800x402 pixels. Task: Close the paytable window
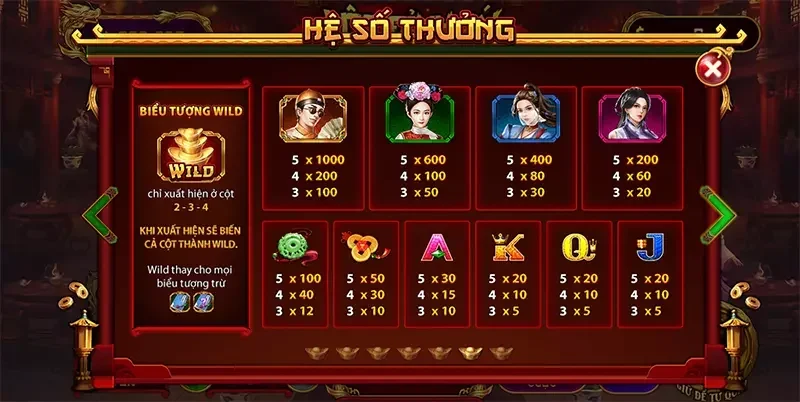point(711,68)
